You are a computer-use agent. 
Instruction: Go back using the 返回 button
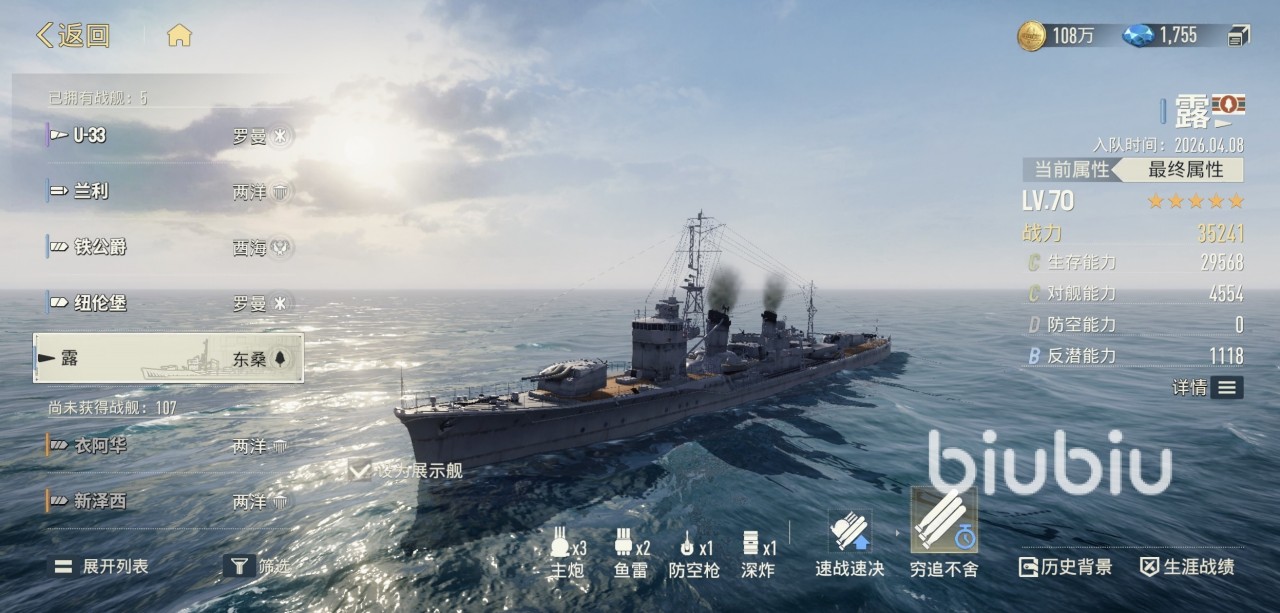click(x=73, y=36)
